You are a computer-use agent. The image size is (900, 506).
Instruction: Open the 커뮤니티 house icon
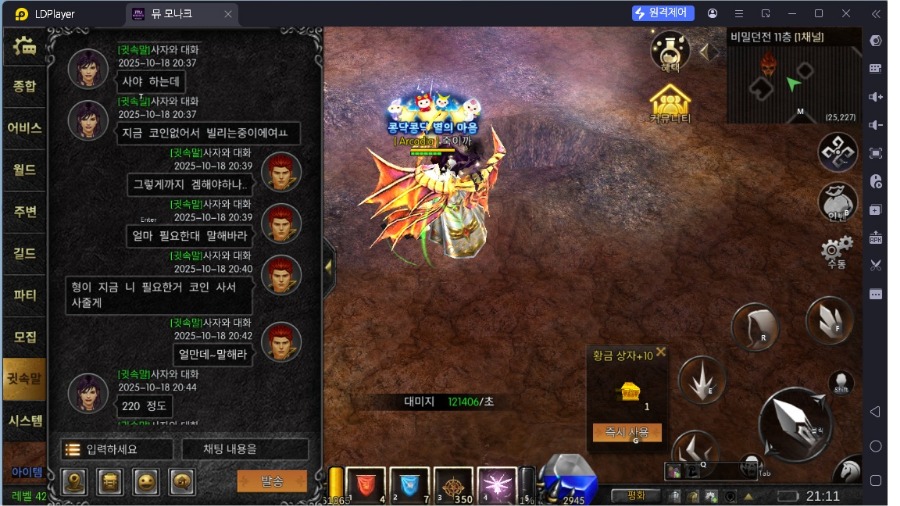tap(671, 104)
